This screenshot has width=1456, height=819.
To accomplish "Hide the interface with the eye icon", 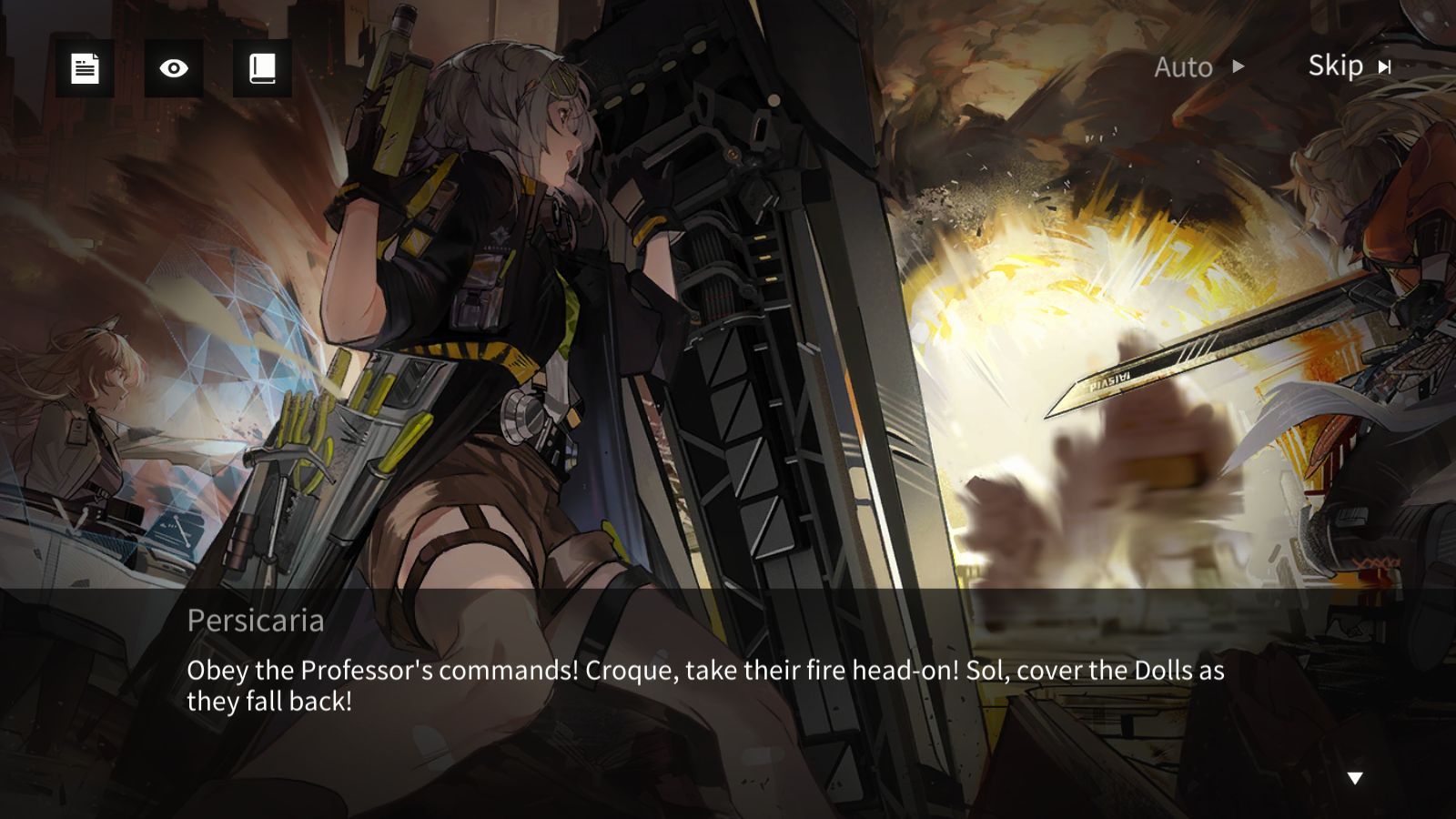I will pos(173,68).
